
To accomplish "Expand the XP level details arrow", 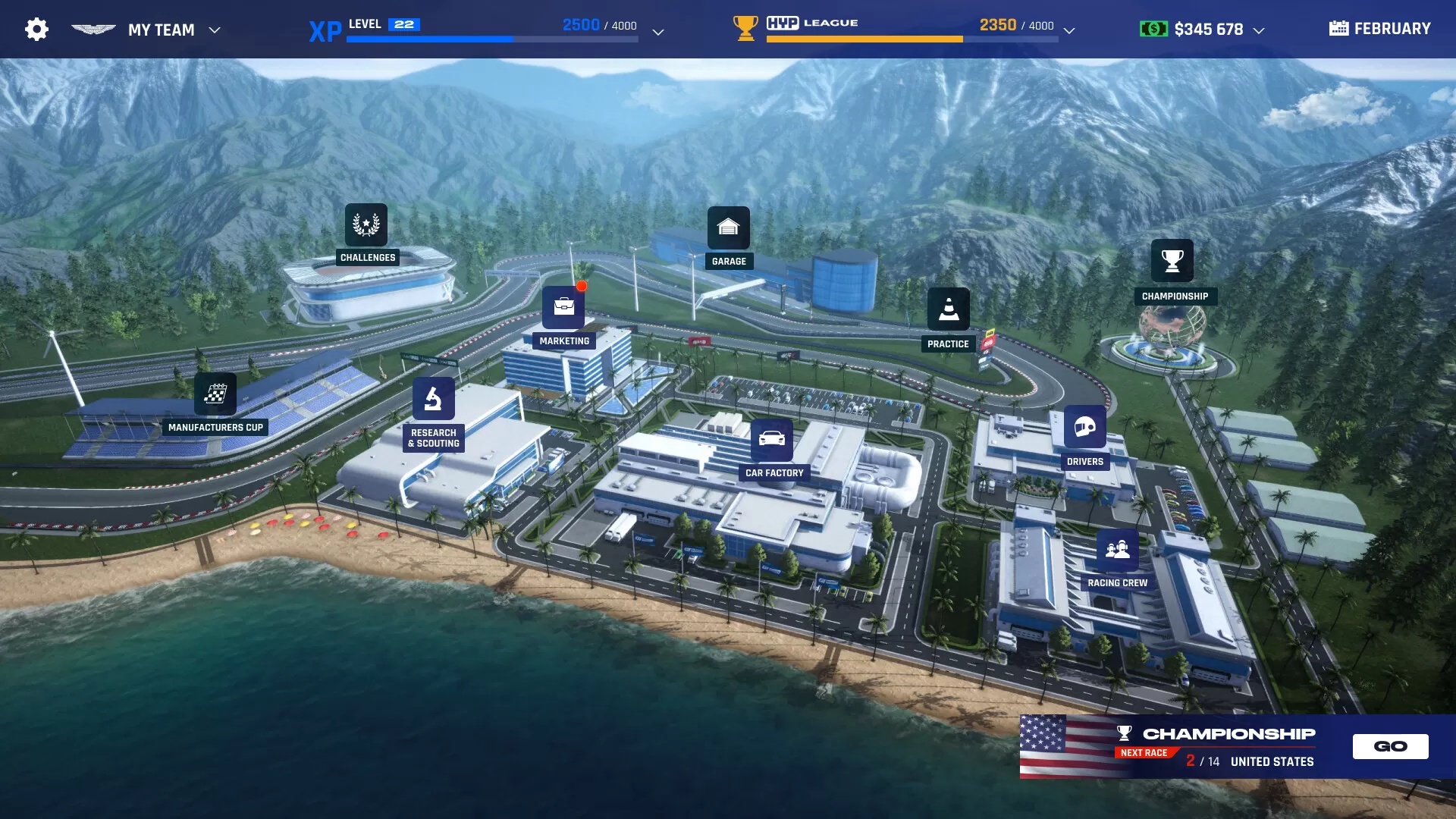I will click(x=657, y=32).
